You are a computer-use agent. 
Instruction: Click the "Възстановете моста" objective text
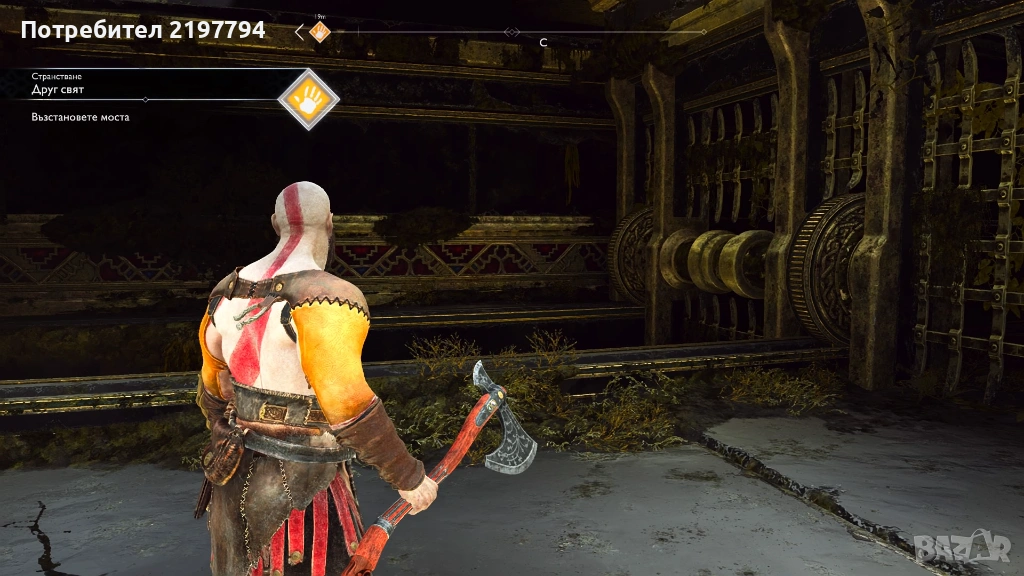click(80, 117)
